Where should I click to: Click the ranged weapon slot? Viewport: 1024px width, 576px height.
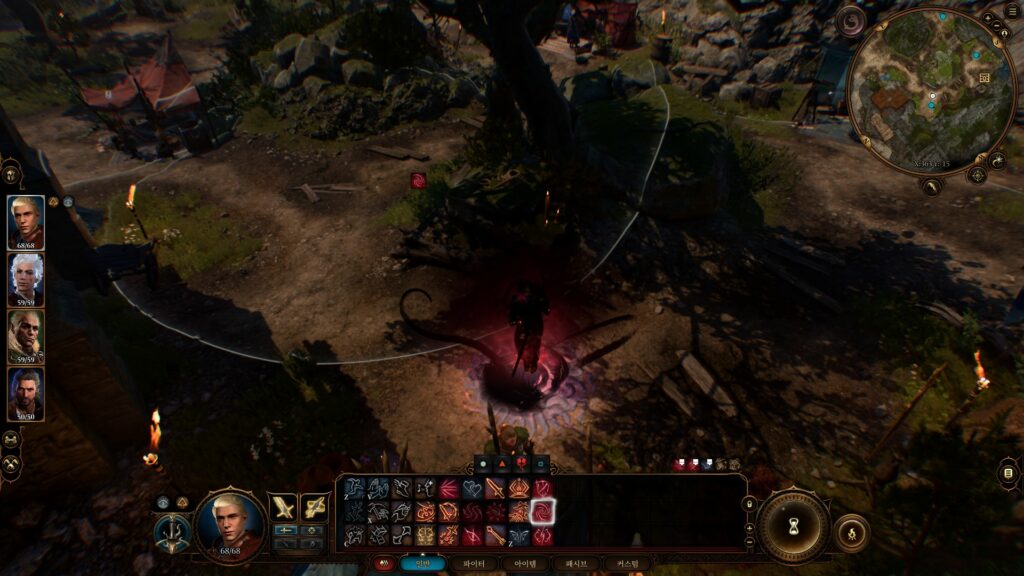[x=315, y=507]
